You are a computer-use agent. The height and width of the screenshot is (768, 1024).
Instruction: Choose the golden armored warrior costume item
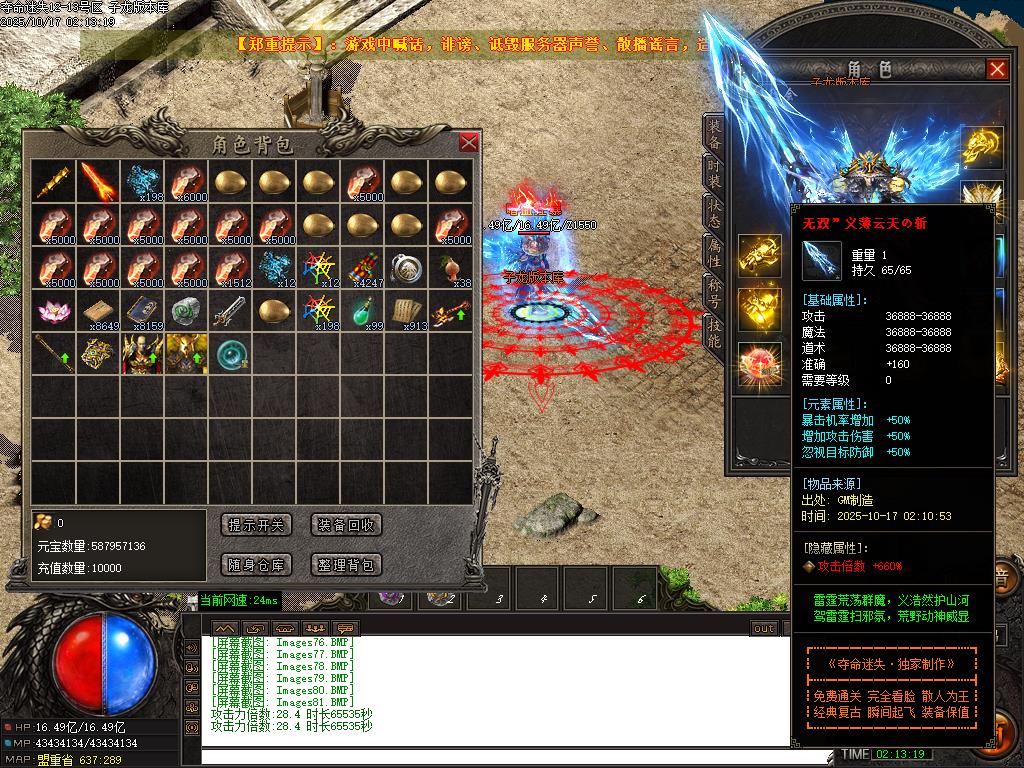(186, 353)
